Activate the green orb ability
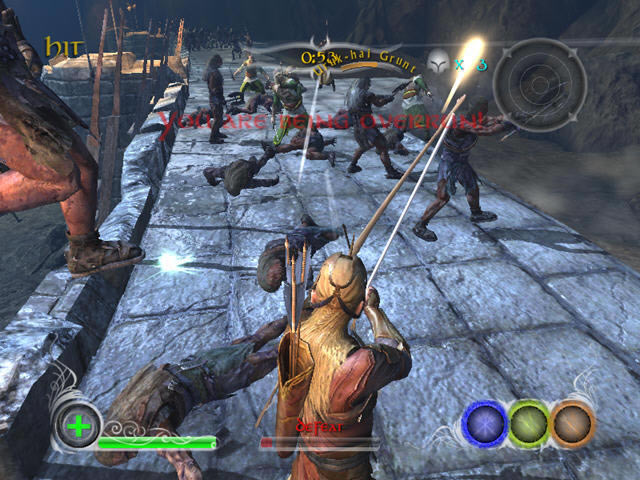Screen dimensions: 640x480 529,423
